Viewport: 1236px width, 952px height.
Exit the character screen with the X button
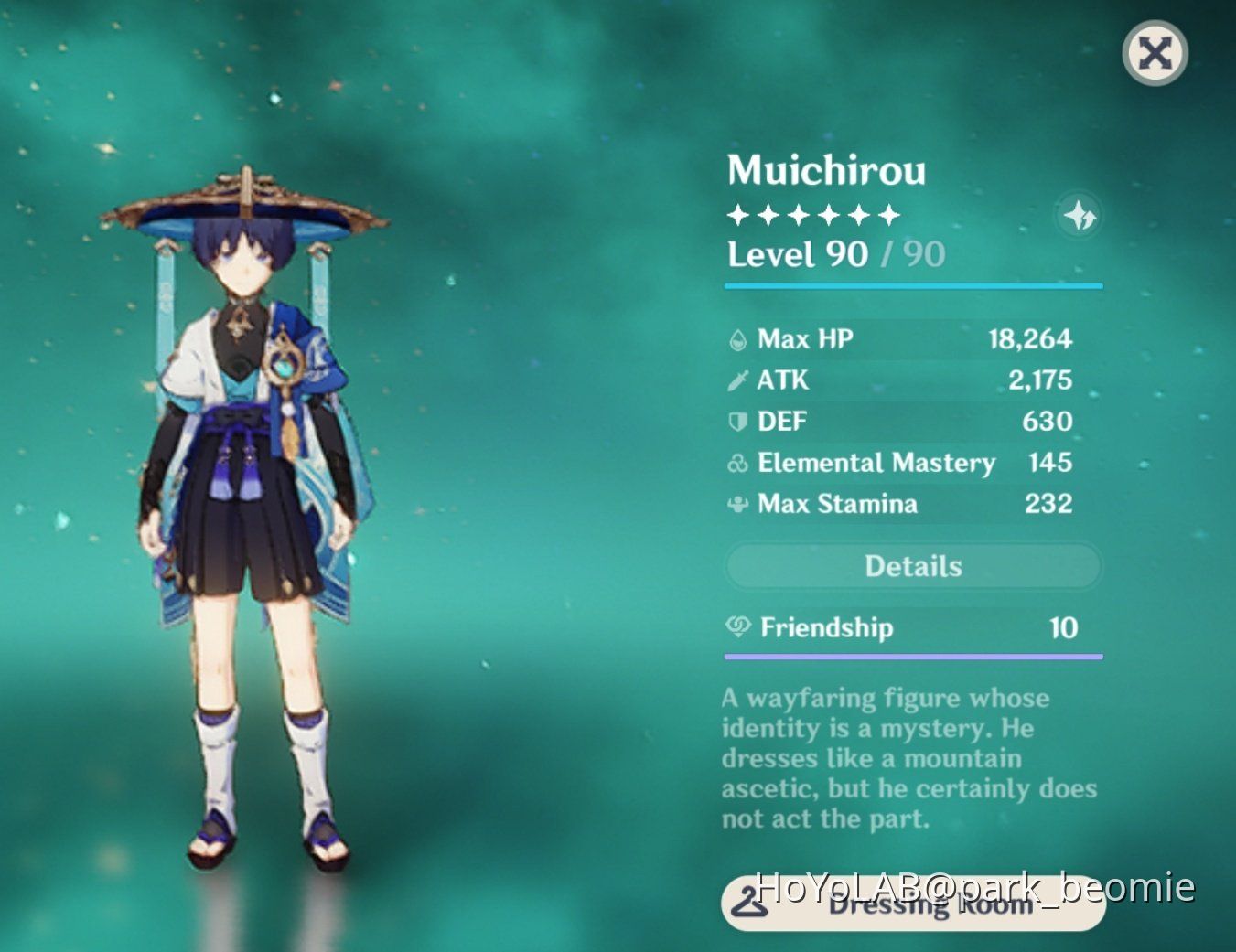tap(1154, 55)
